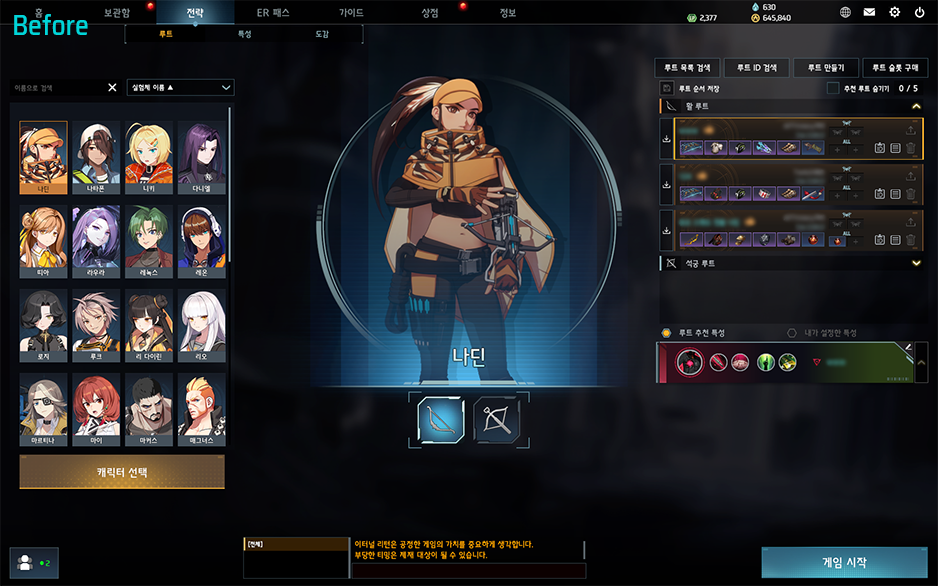Switch to the 특성 tab
This screenshot has height=586, width=938.
(244, 34)
